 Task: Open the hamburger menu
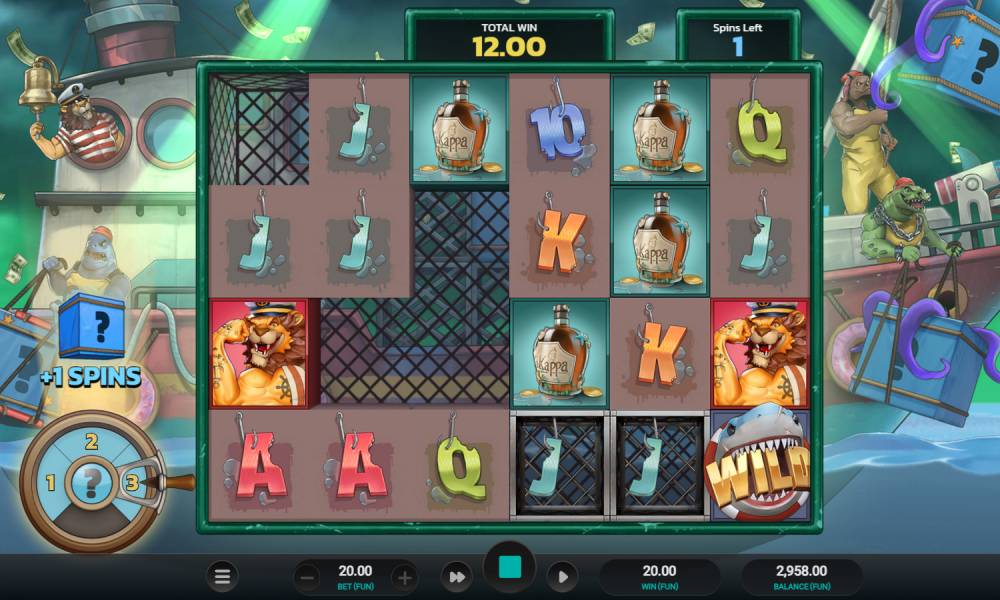222,576
